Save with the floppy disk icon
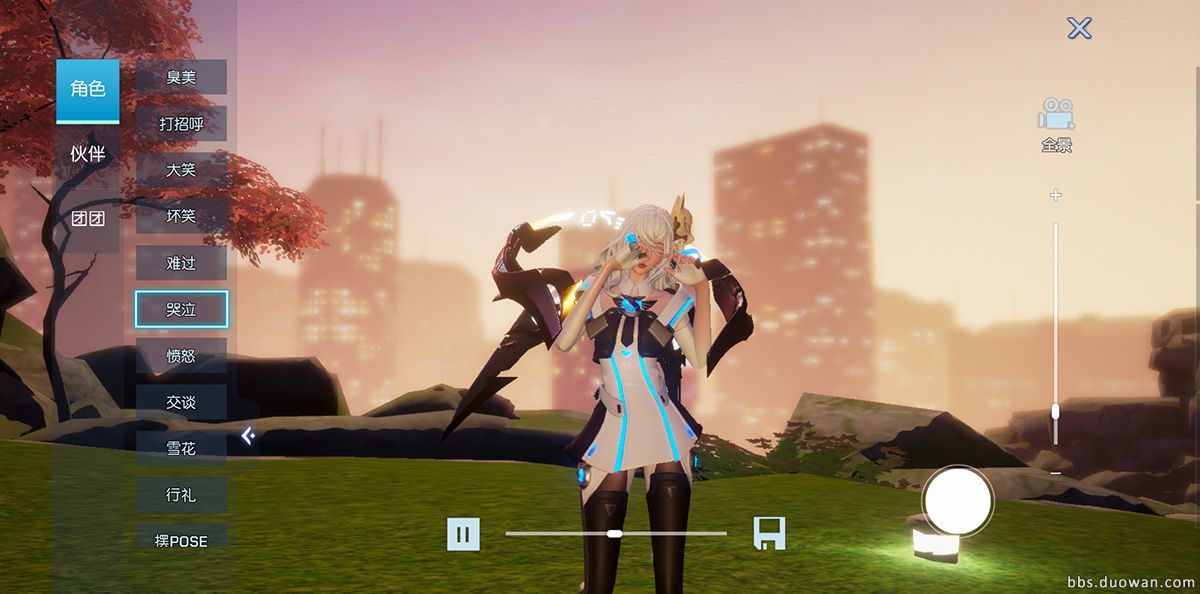 [769, 533]
